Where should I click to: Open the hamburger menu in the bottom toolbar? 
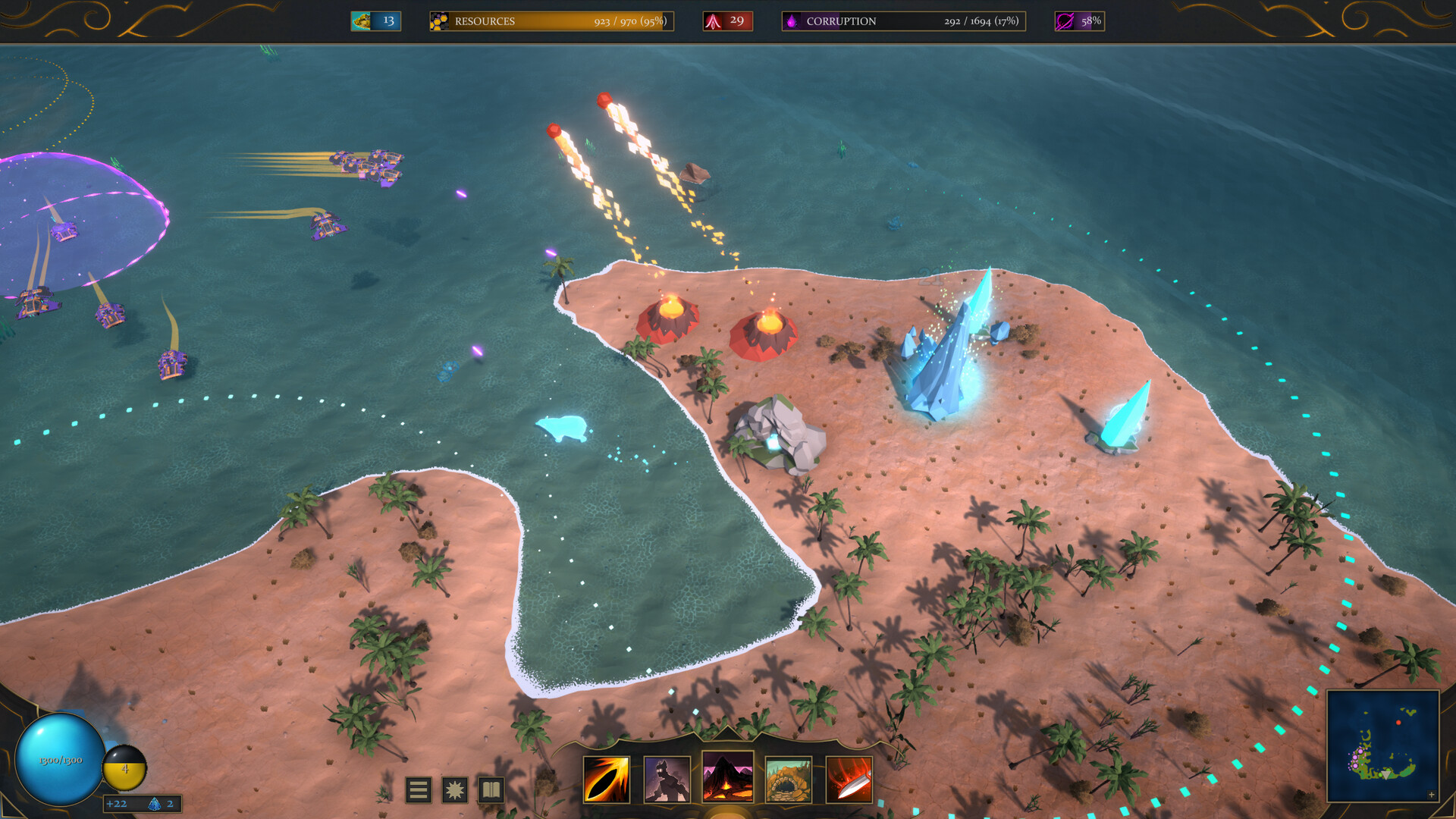(x=419, y=790)
